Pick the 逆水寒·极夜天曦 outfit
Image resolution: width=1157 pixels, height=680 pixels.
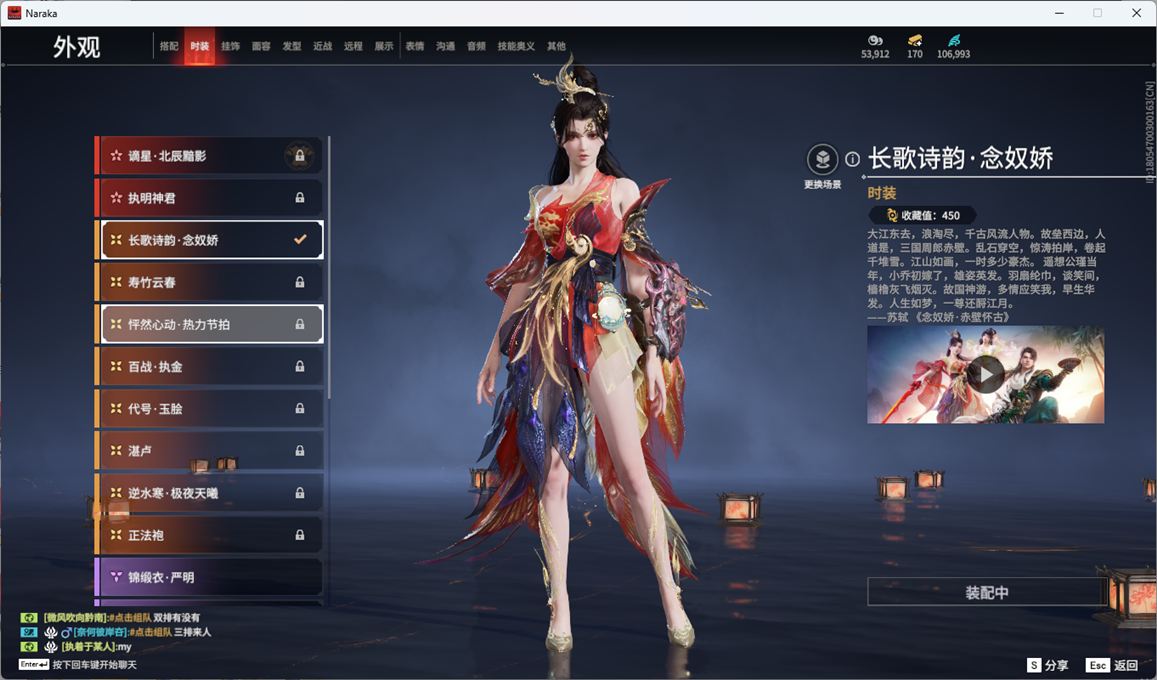[210, 493]
